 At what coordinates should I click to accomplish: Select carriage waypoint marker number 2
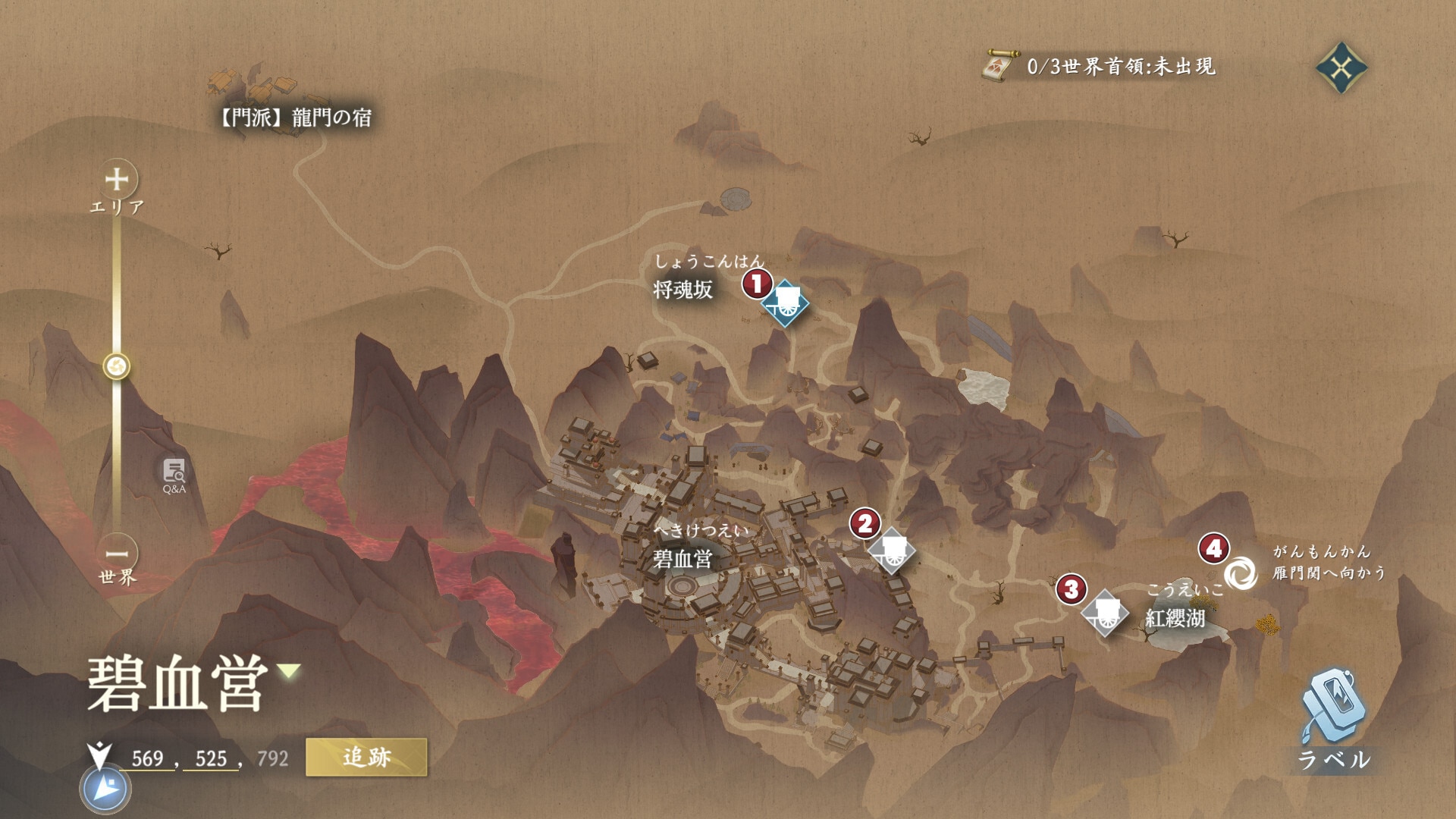[x=892, y=551]
